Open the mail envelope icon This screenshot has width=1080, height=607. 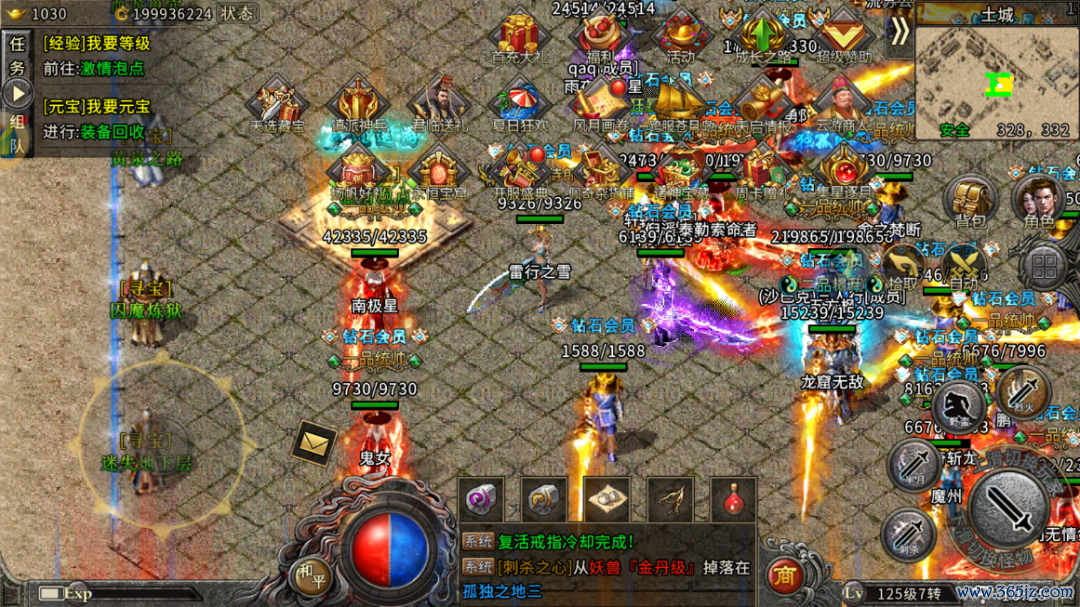point(313,443)
